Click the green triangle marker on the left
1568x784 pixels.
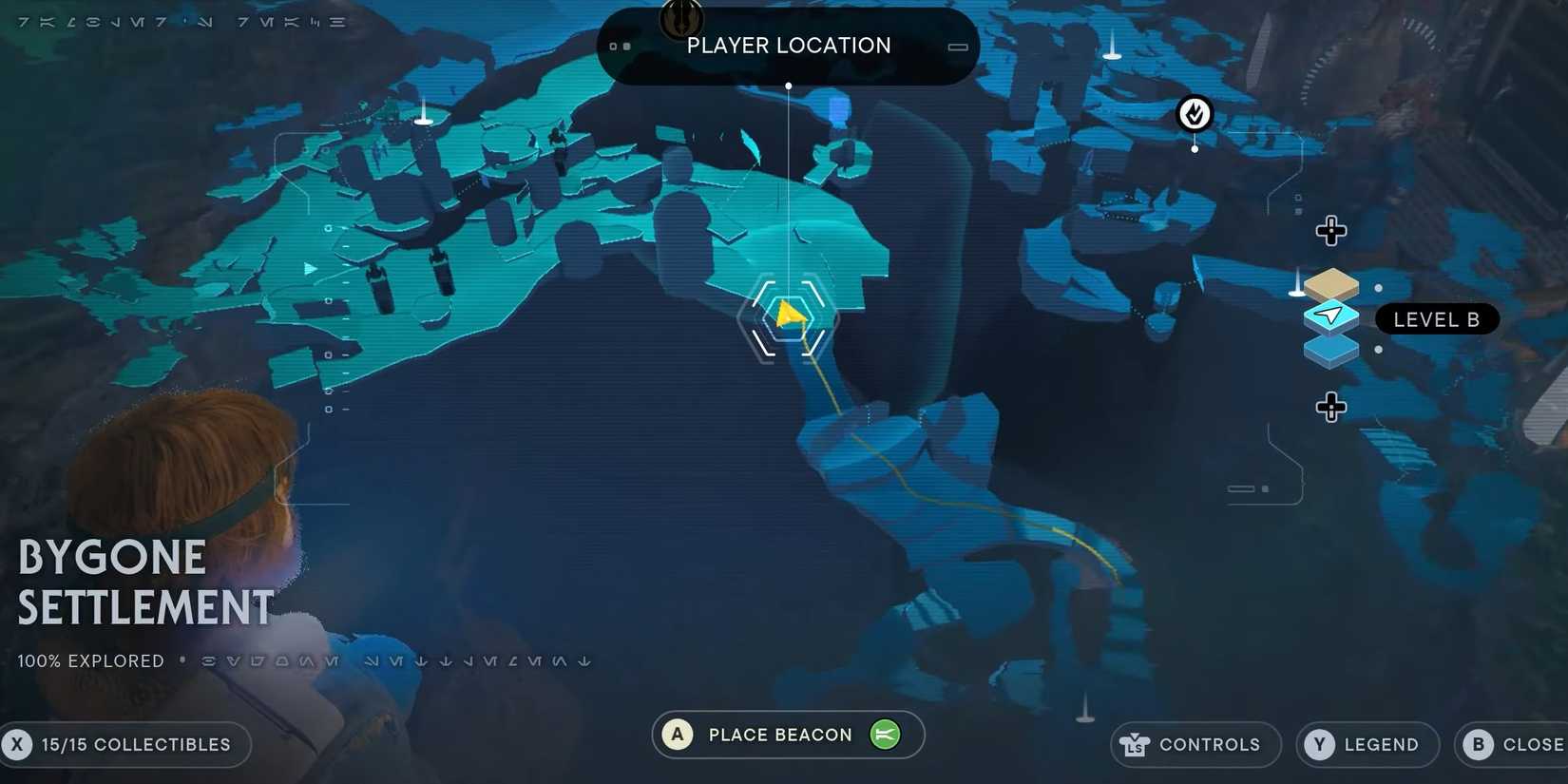(x=310, y=269)
